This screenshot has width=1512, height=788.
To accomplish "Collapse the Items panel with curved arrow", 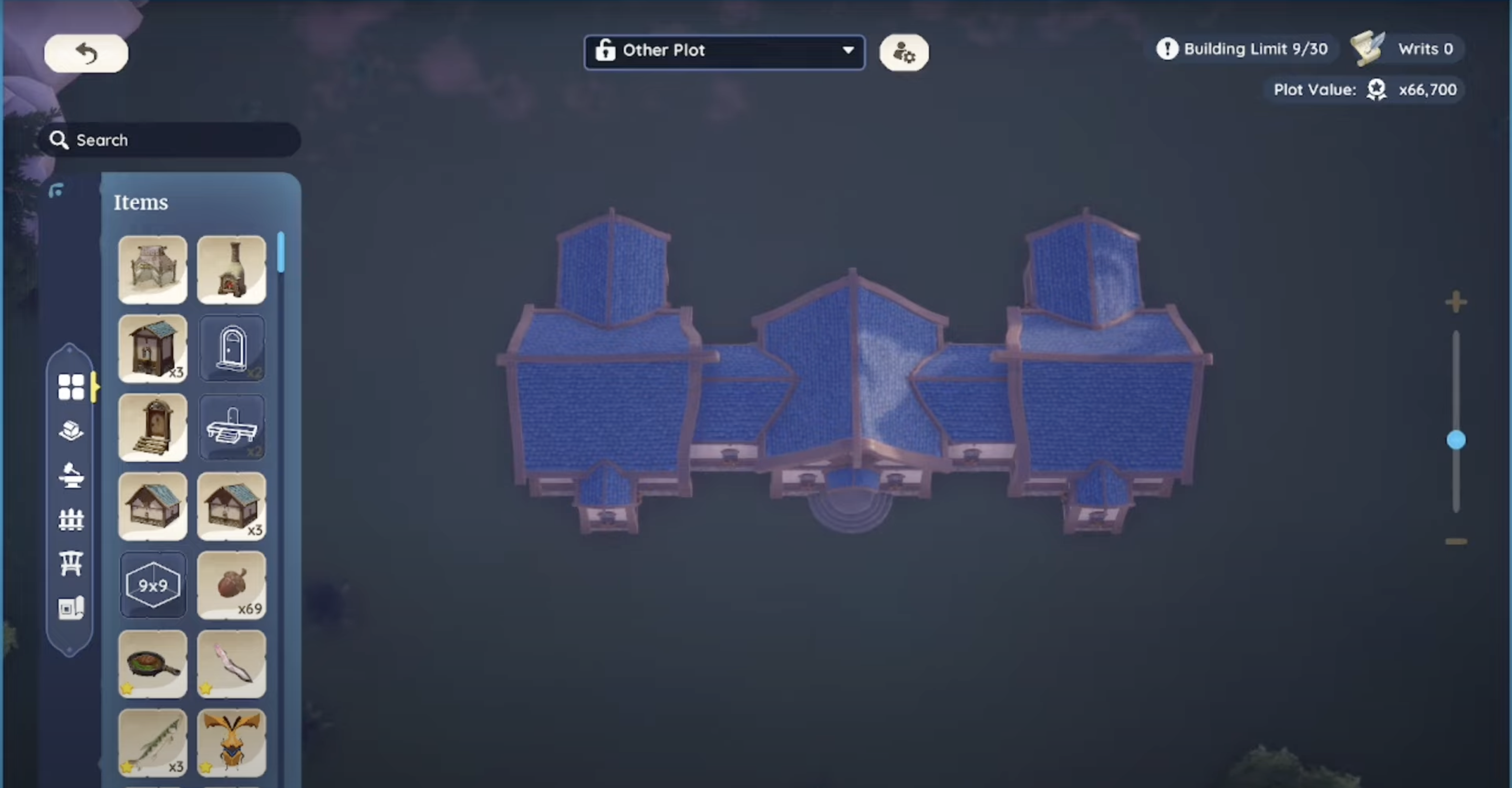I will [x=57, y=190].
